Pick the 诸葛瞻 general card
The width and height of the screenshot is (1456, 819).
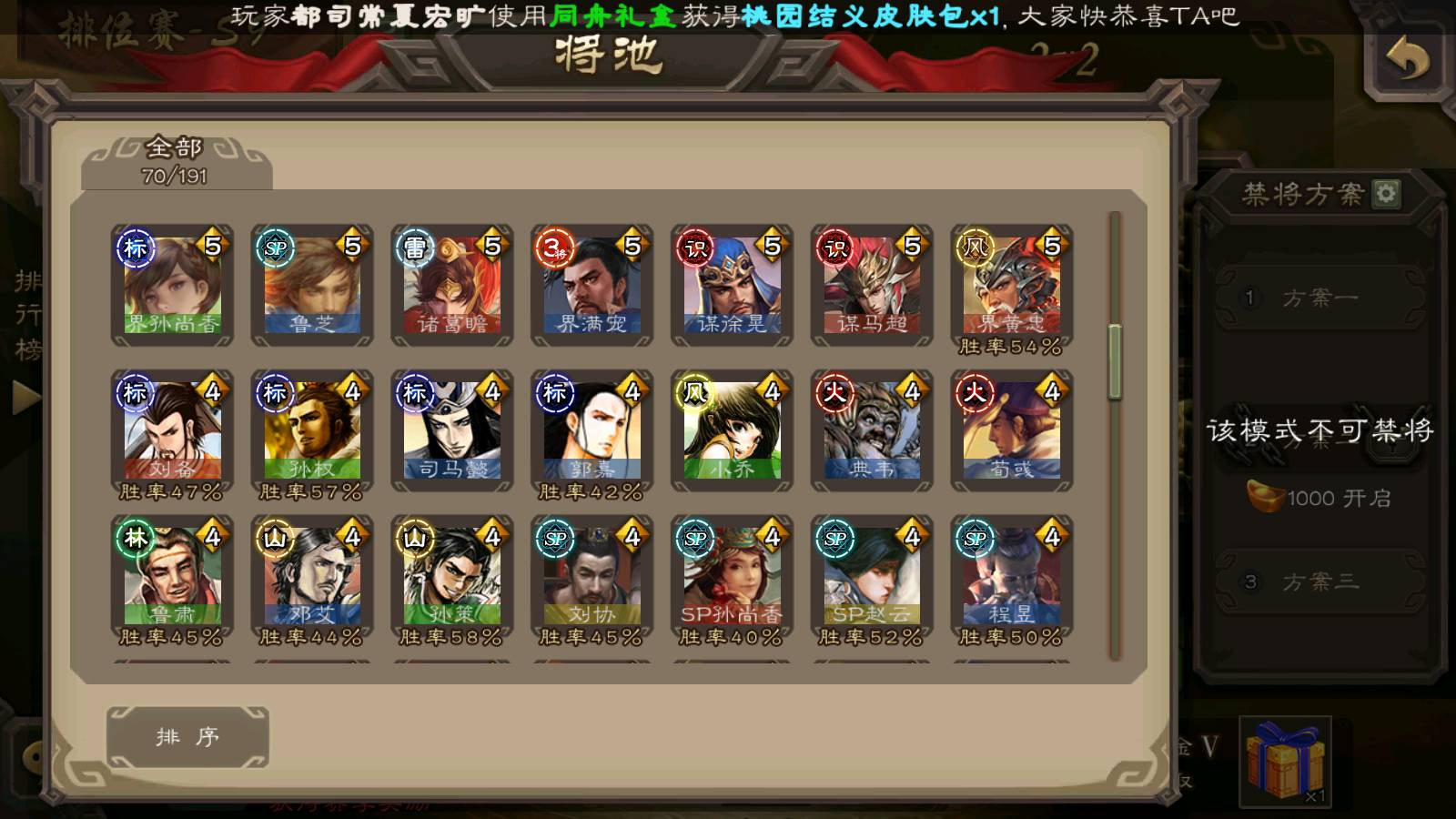[x=452, y=286]
